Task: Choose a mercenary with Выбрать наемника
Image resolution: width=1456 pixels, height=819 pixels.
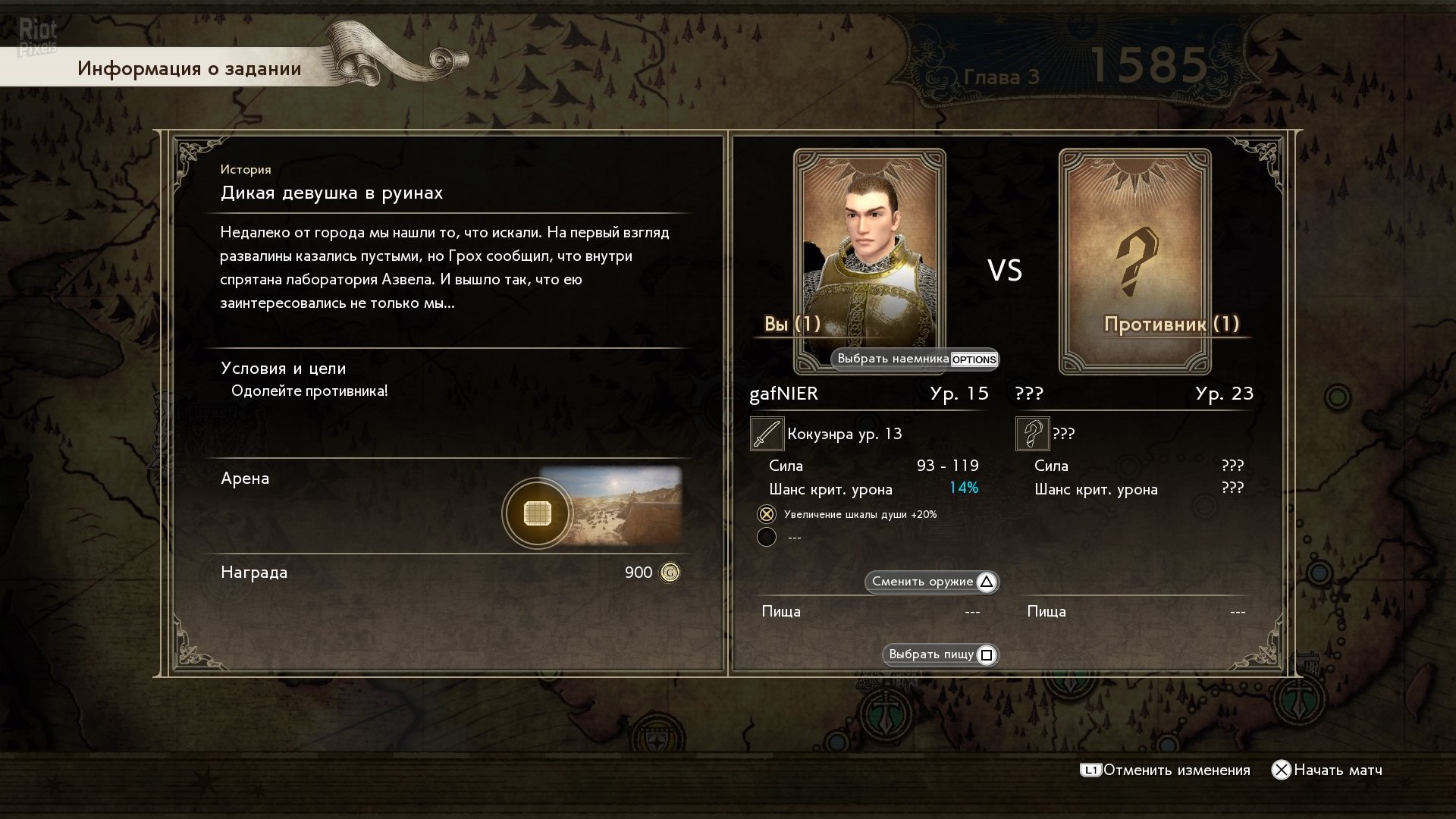Action: (x=915, y=359)
